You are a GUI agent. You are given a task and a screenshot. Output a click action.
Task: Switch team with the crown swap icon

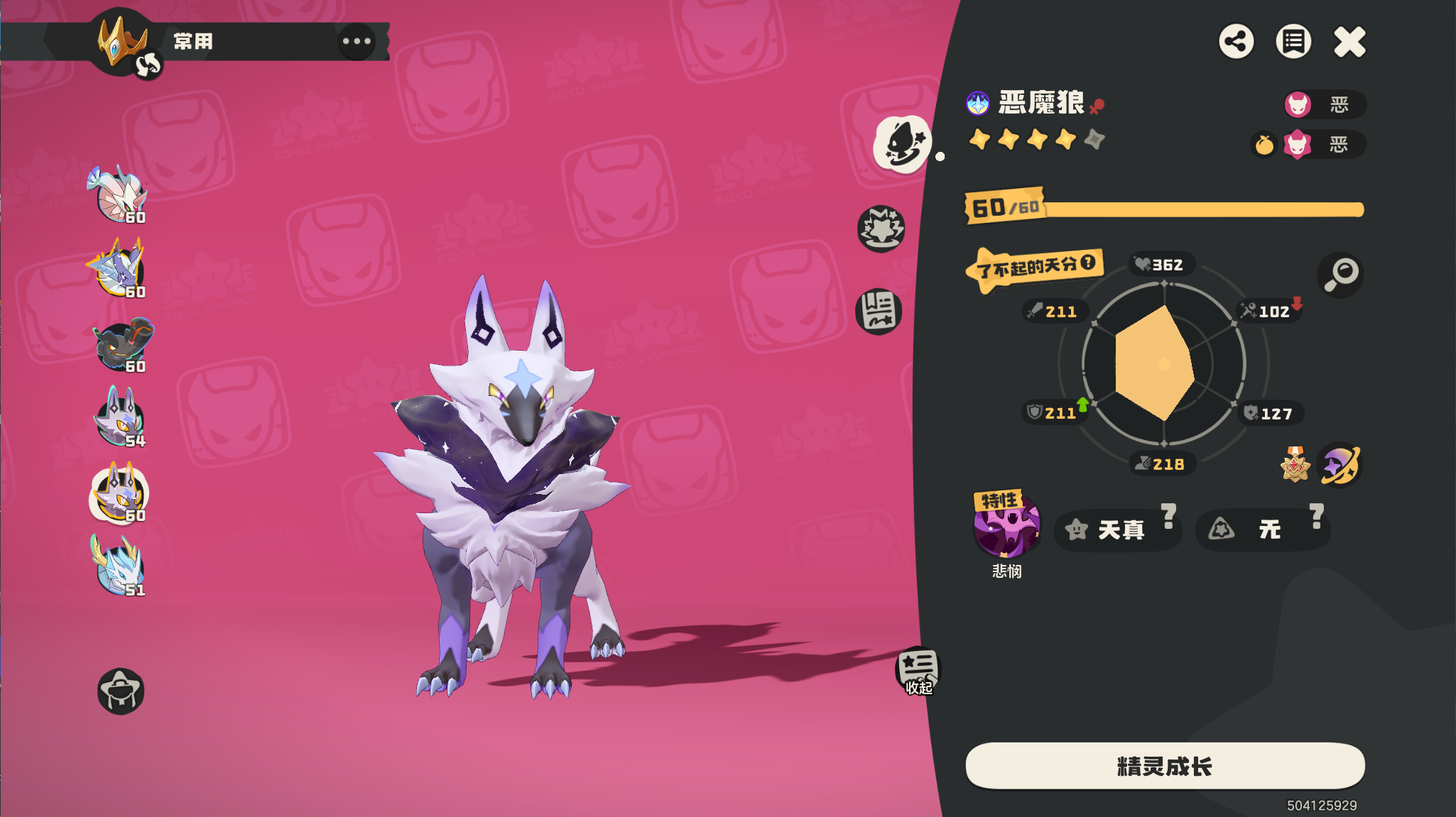click(148, 65)
